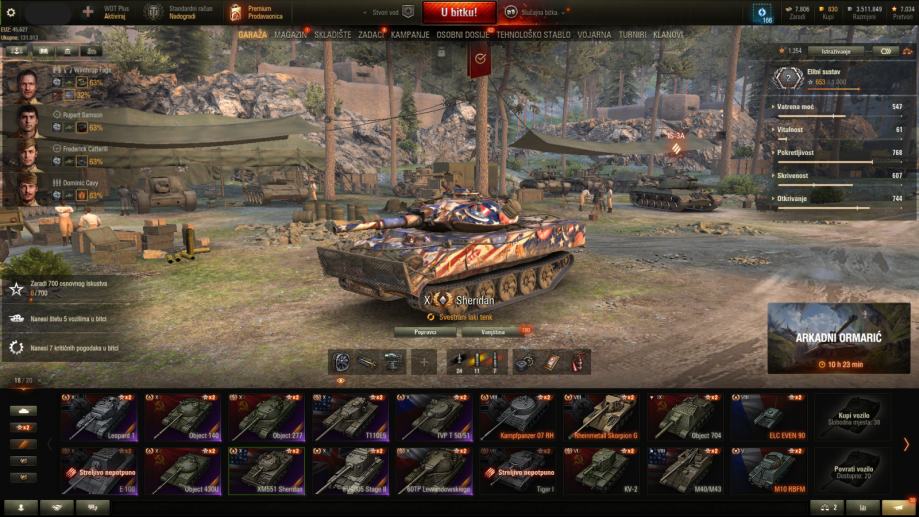Select the ELC EVEN 90 tank
This screenshot has height=517, width=919.
click(x=768, y=417)
